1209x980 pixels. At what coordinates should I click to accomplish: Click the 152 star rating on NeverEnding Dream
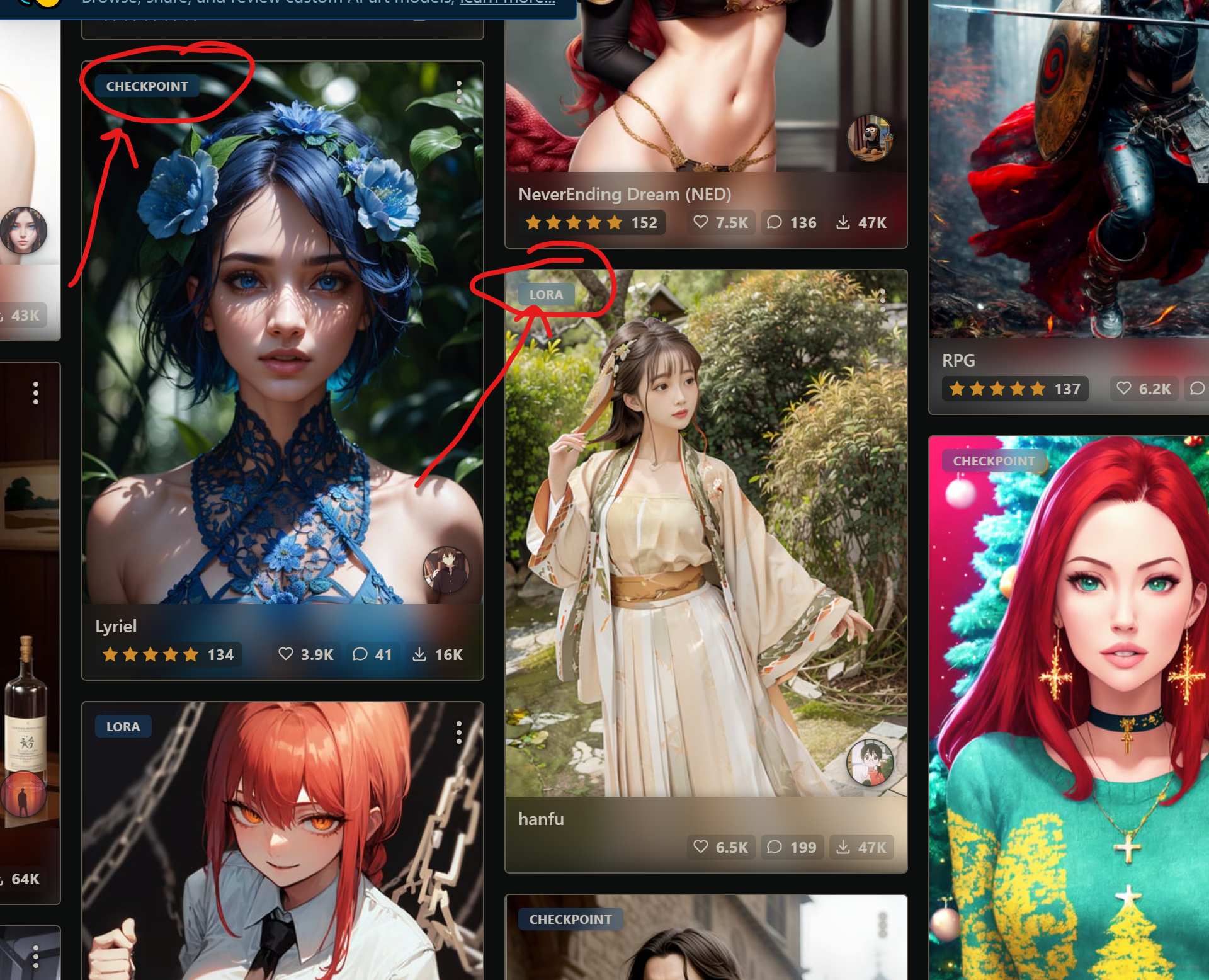coord(591,222)
